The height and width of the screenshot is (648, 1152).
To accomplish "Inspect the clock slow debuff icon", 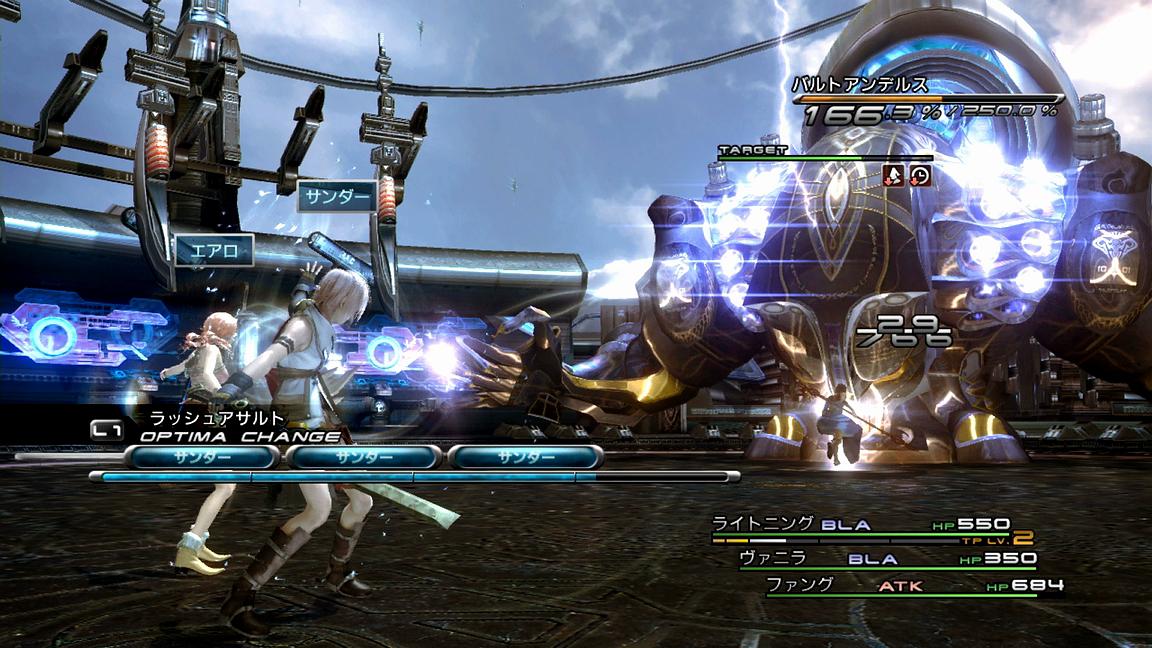I will tap(919, 177).
